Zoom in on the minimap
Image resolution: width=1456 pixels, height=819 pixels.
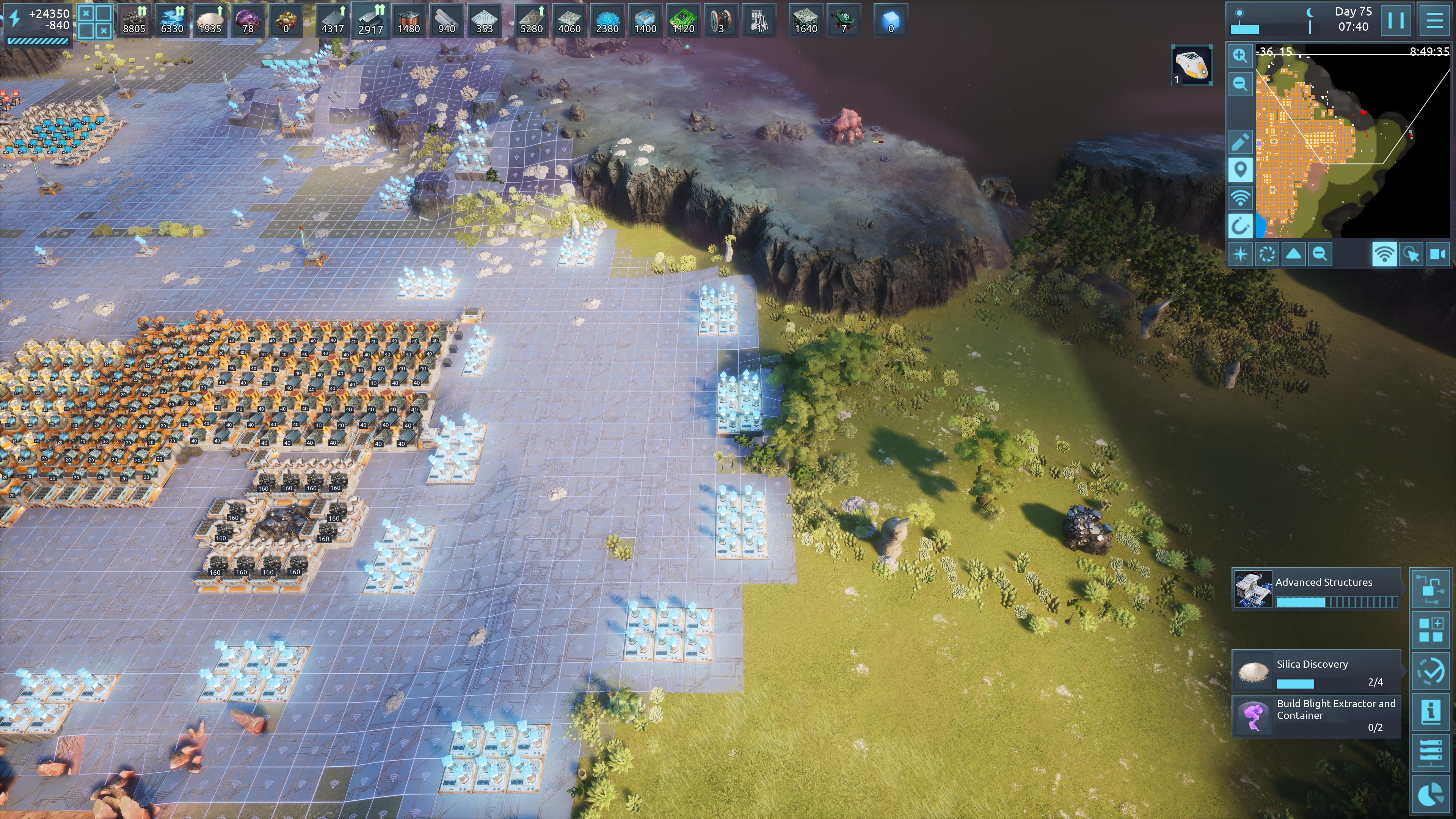pos(1240,55)
